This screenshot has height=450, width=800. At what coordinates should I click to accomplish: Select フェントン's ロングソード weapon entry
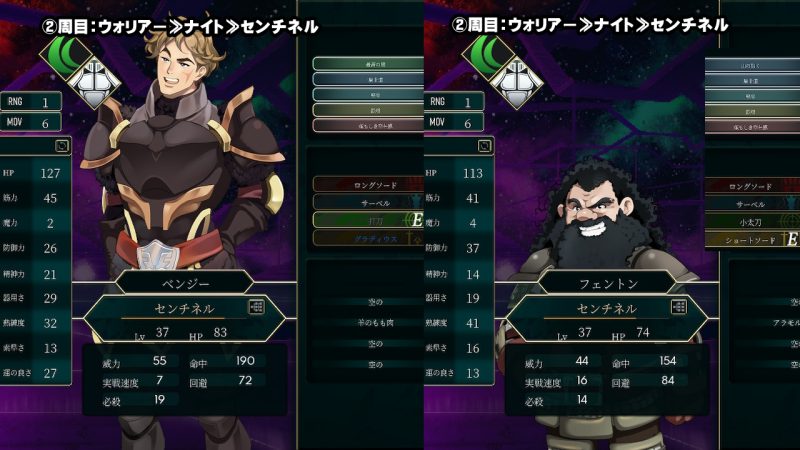pos(765,185)
